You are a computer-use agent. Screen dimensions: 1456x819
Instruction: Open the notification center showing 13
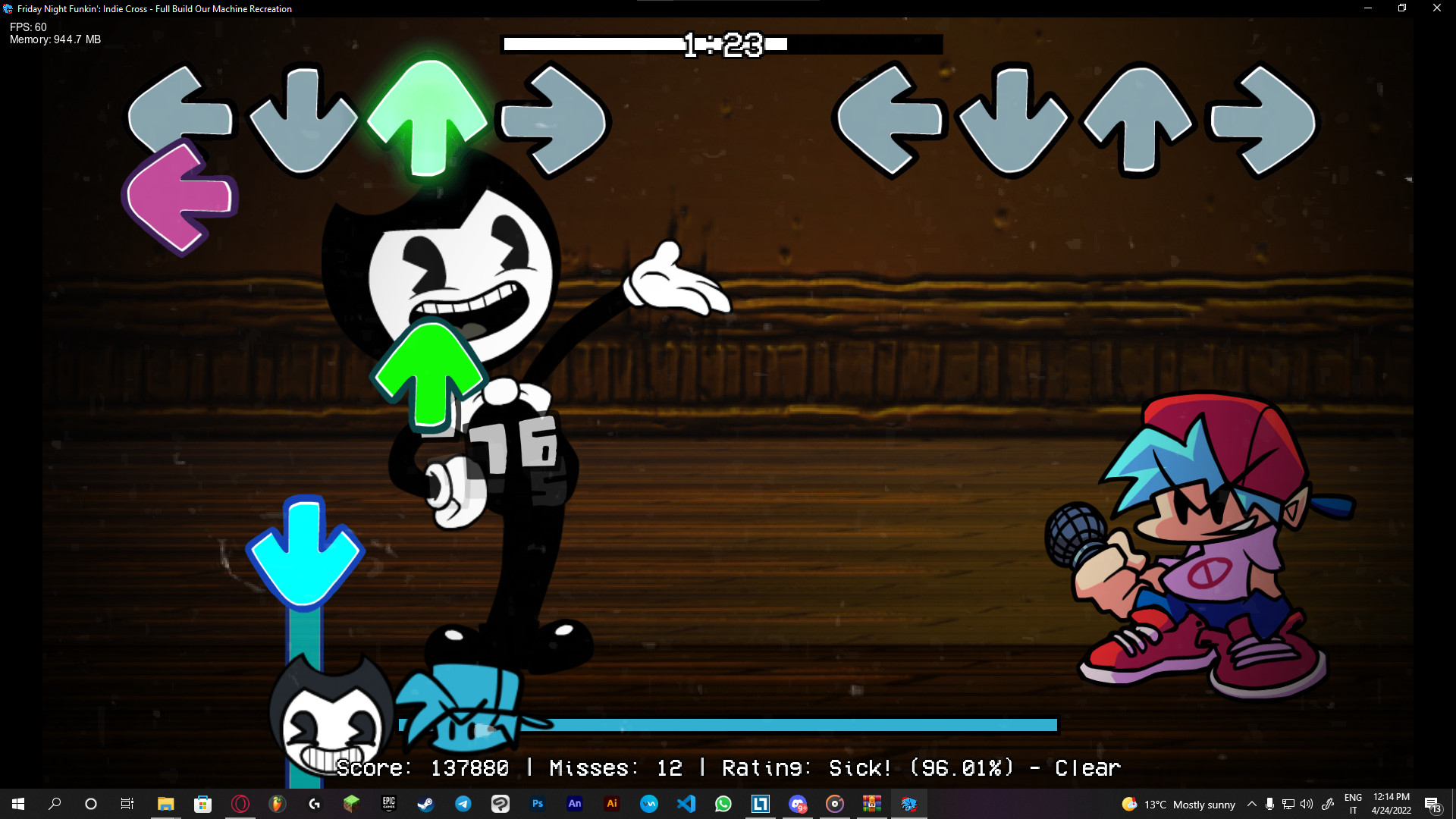click(1433, 804)
